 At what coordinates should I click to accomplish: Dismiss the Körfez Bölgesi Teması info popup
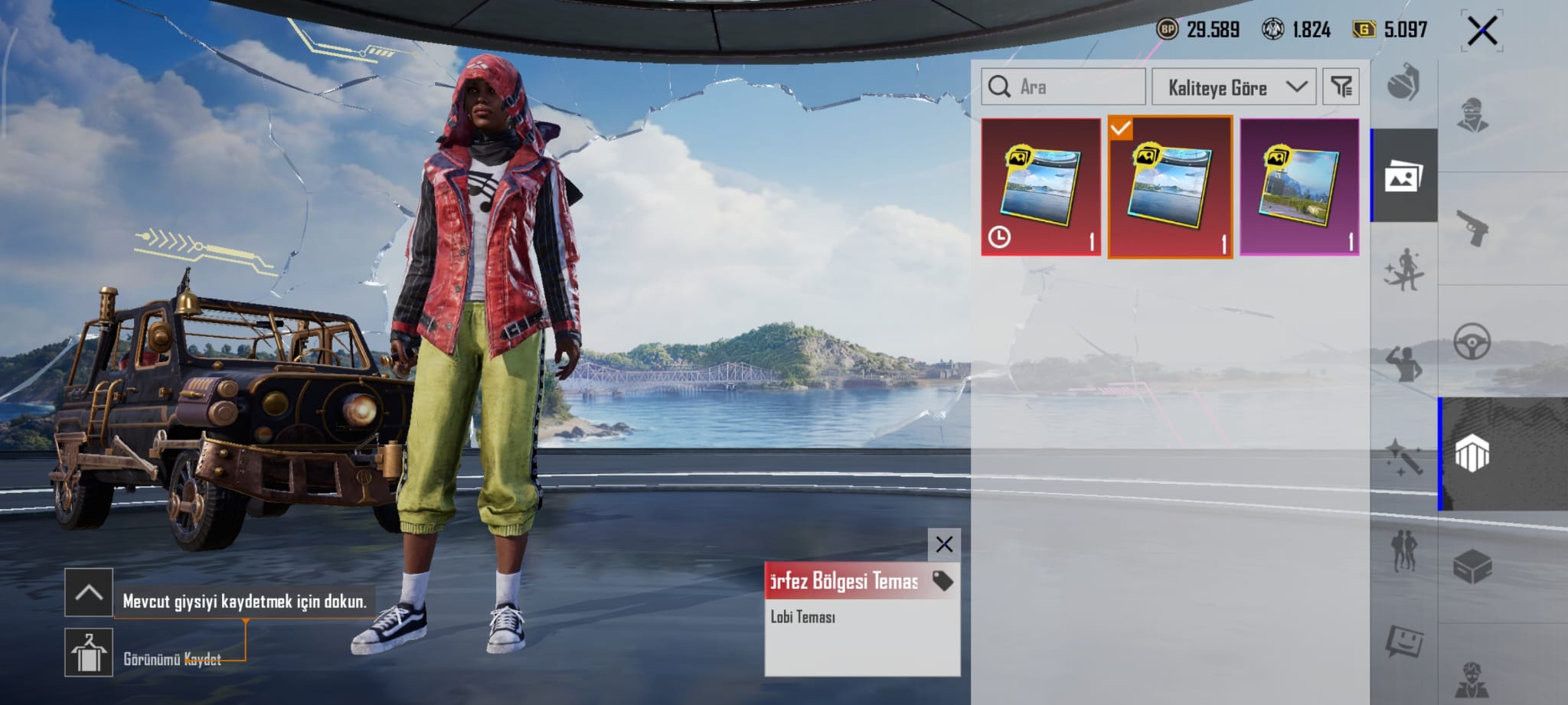(x=944, y=544)
